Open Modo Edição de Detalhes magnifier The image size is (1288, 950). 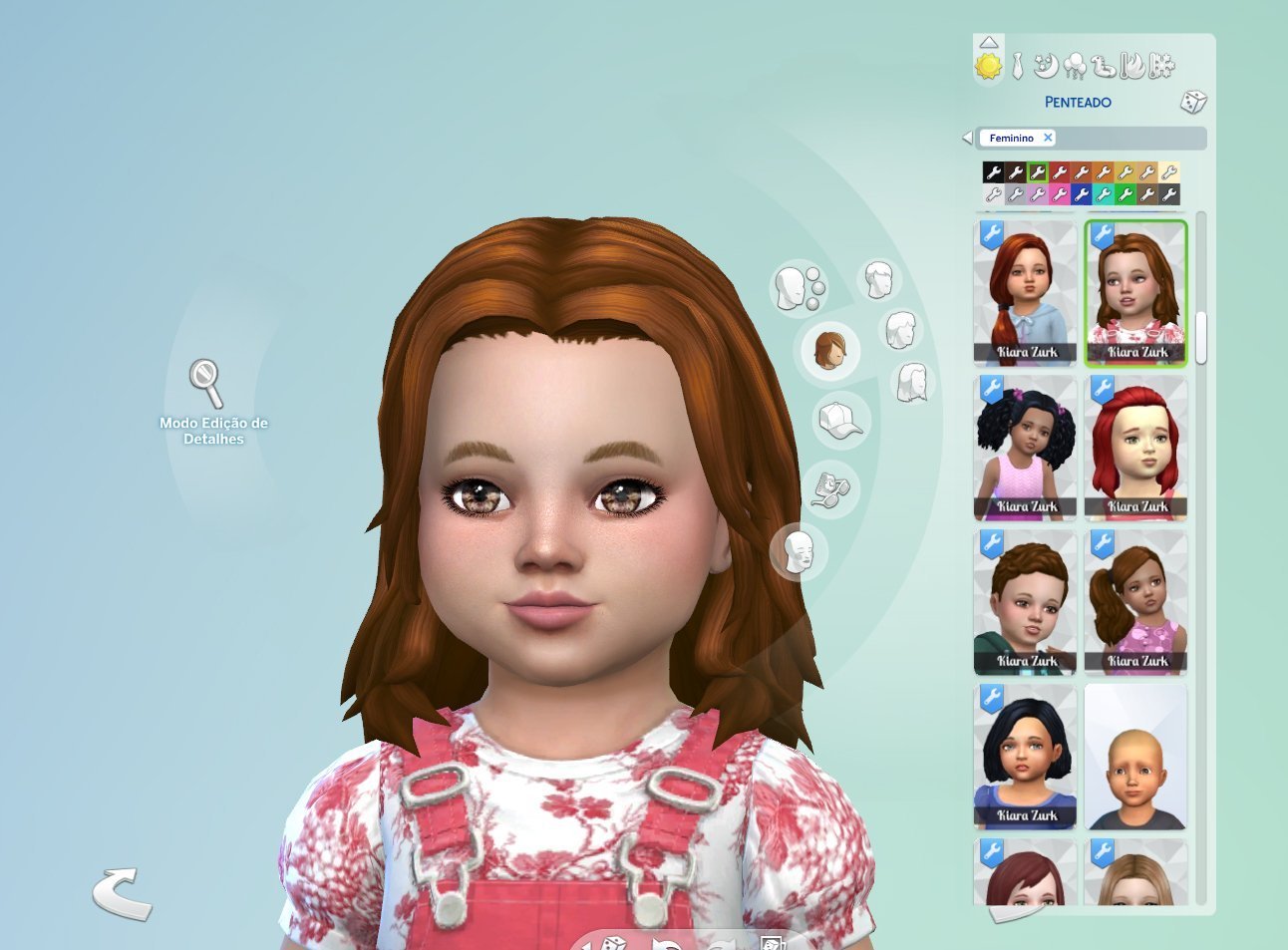coord(206,383)
